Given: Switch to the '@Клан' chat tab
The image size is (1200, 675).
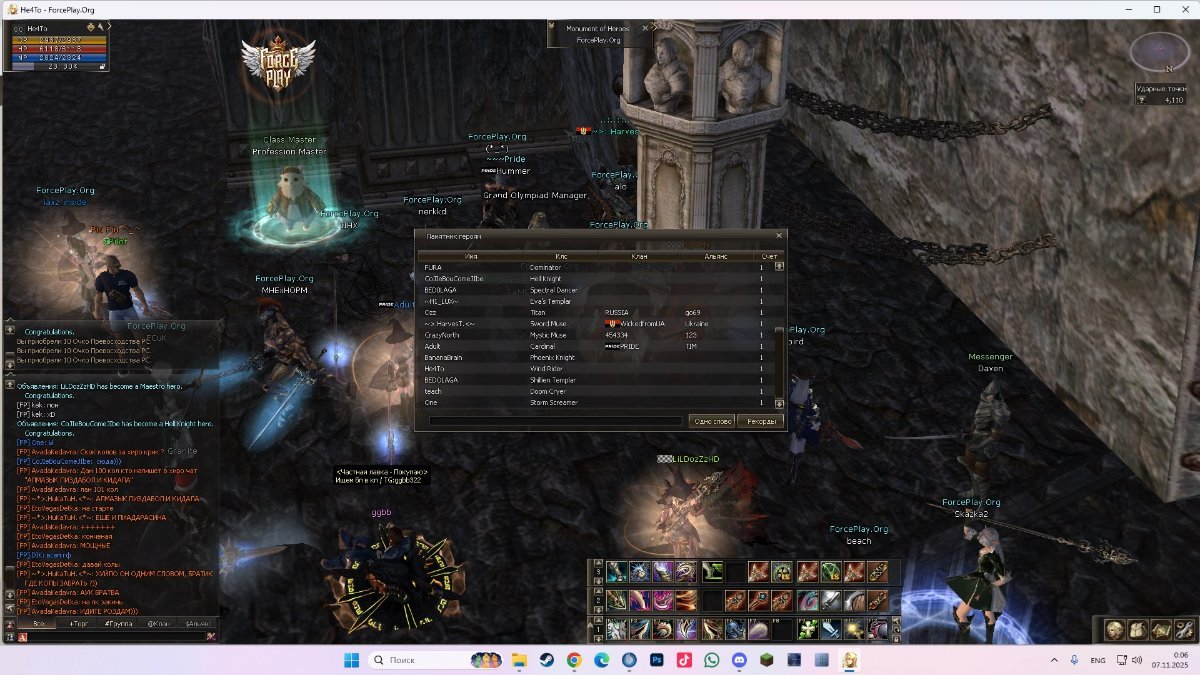Looking at the screenshot, I should pos(158,623).
